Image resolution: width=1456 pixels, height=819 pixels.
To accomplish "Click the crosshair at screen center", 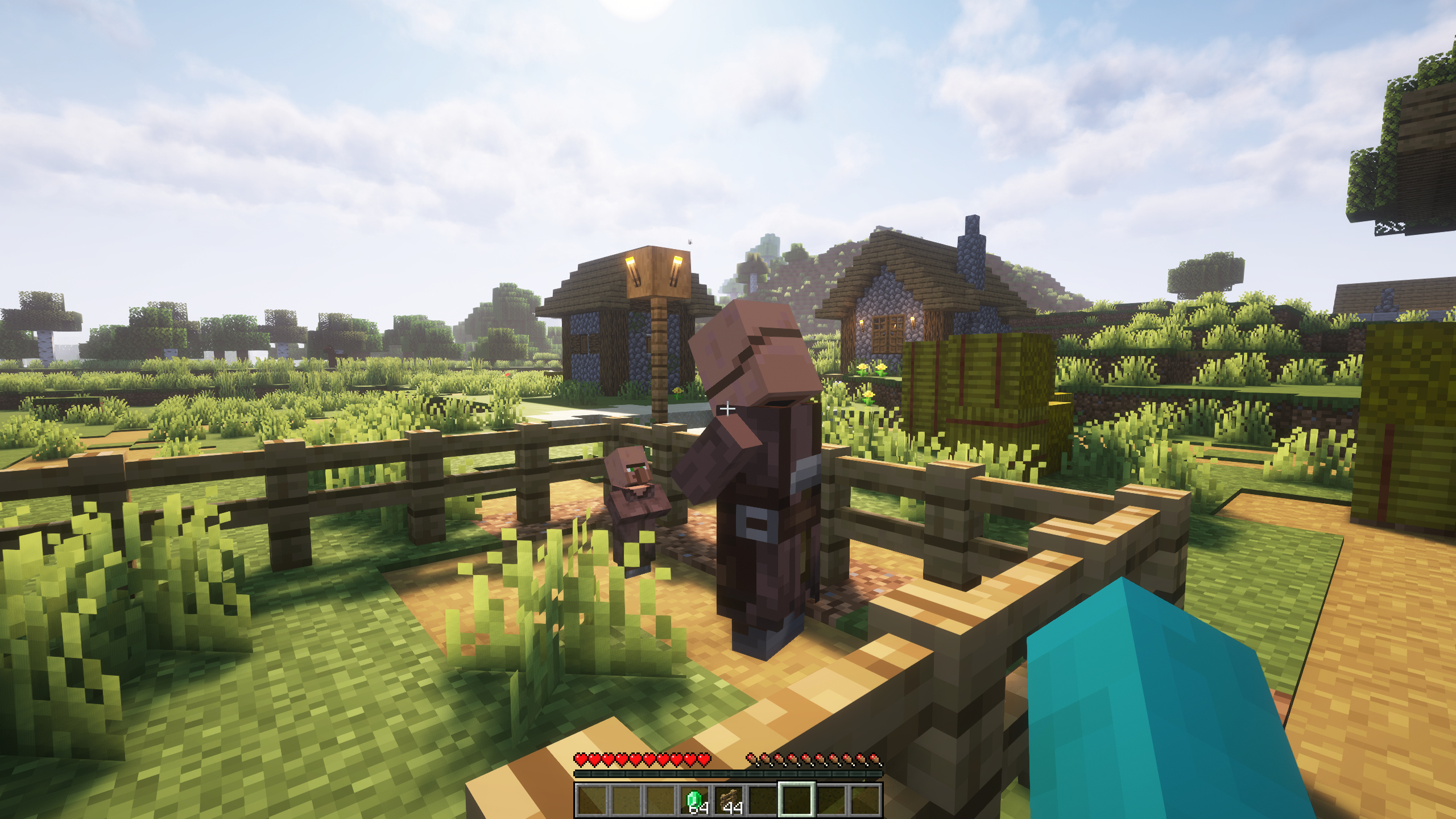I will tap(728, 409).
